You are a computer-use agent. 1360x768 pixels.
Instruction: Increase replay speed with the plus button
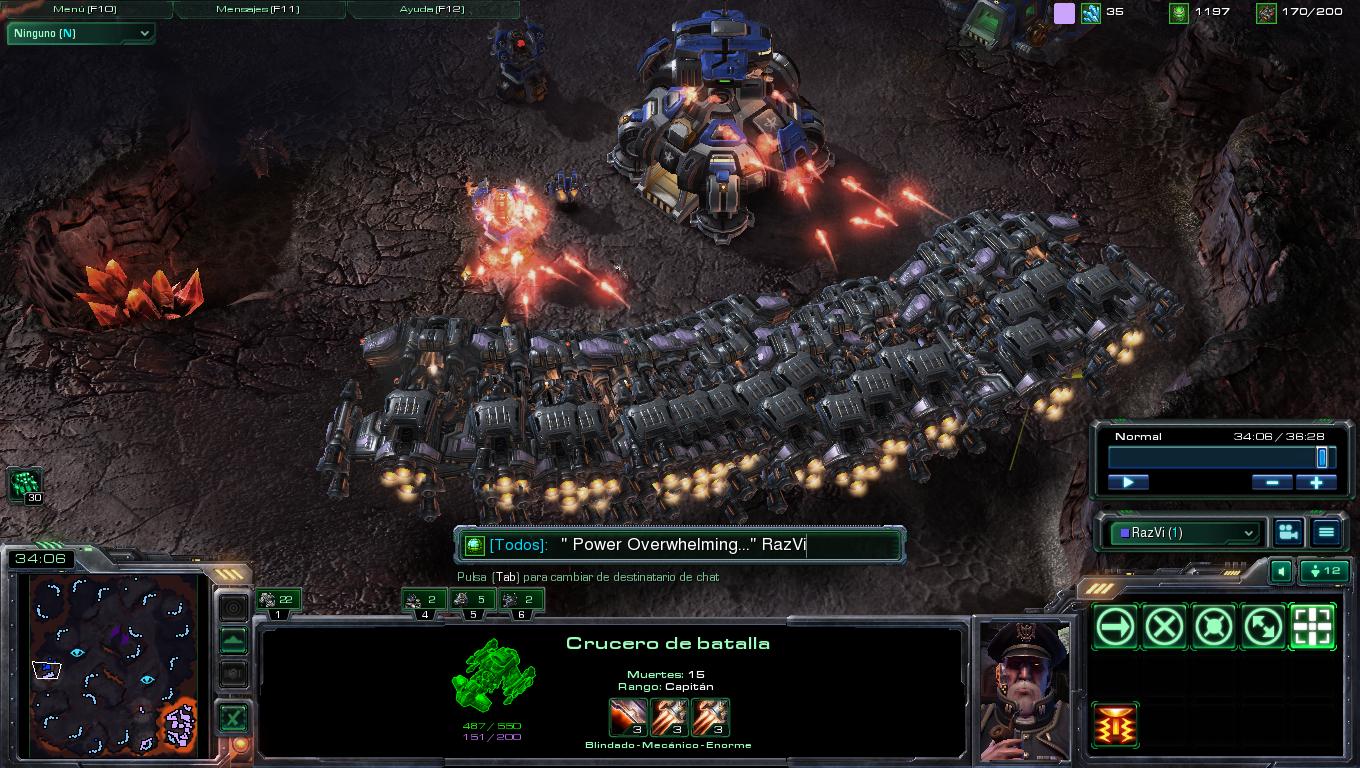coord(1316,482)
